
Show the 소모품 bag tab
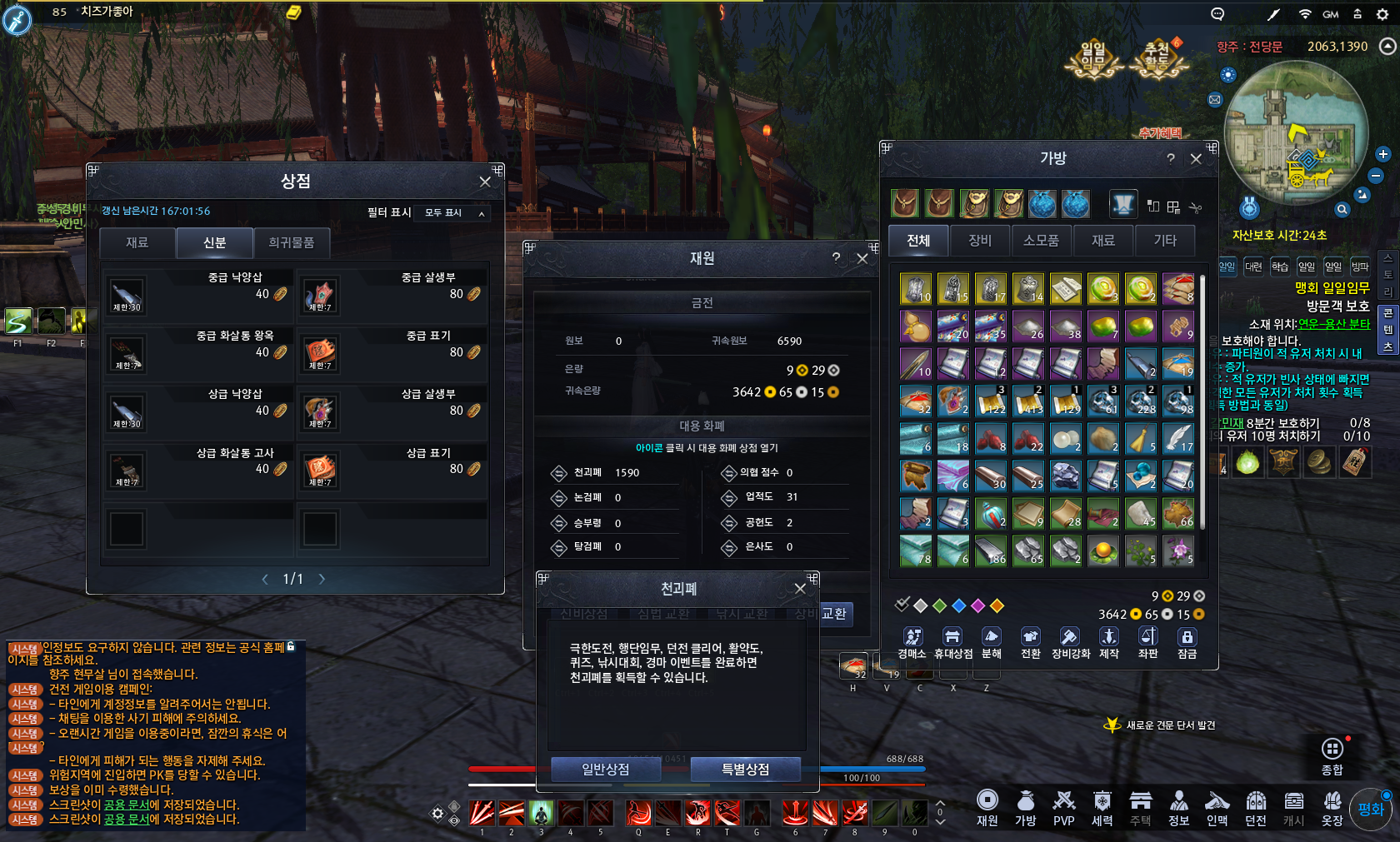[x=1041, y=241]
